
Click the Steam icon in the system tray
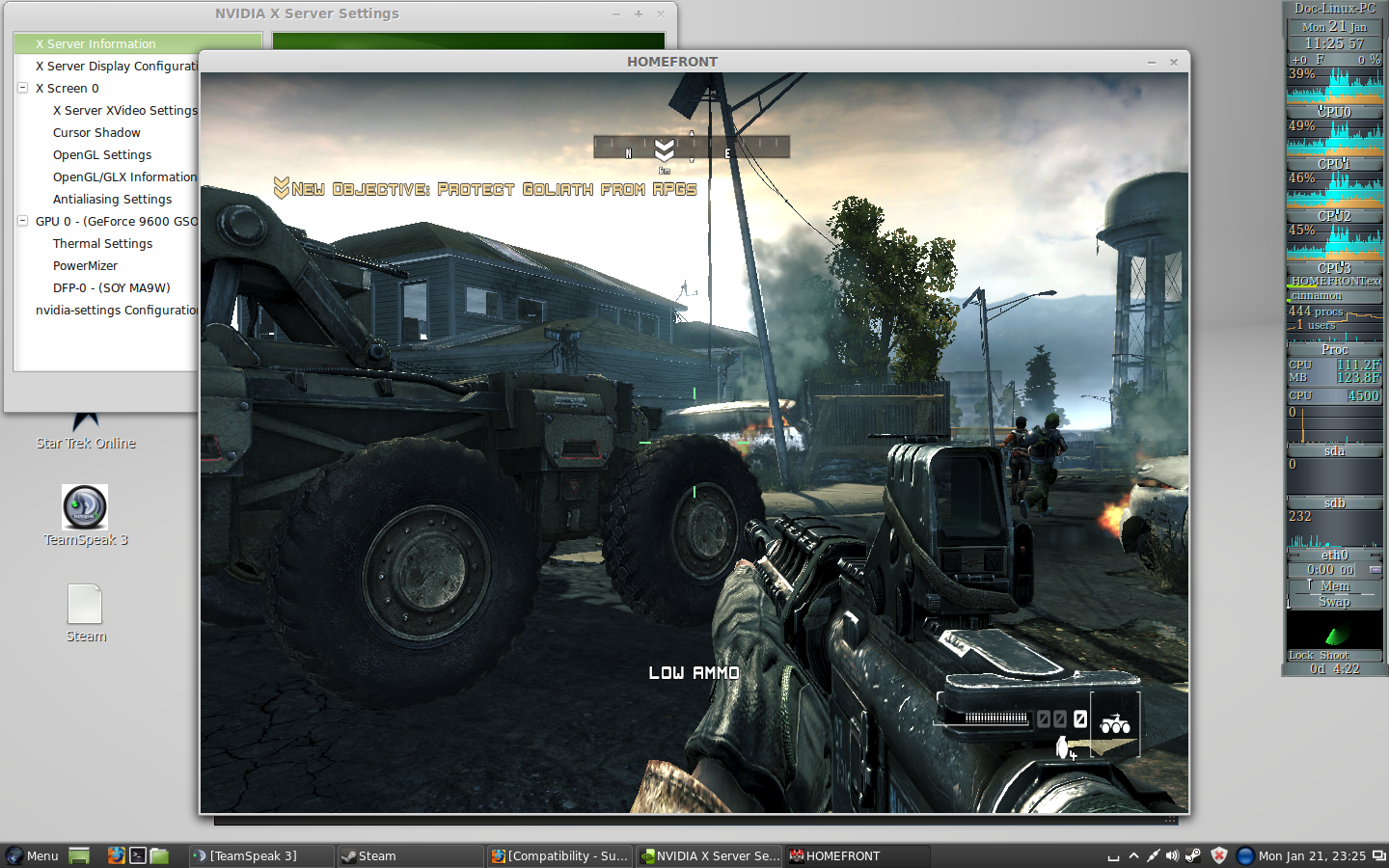click(x=1193, y=855)
